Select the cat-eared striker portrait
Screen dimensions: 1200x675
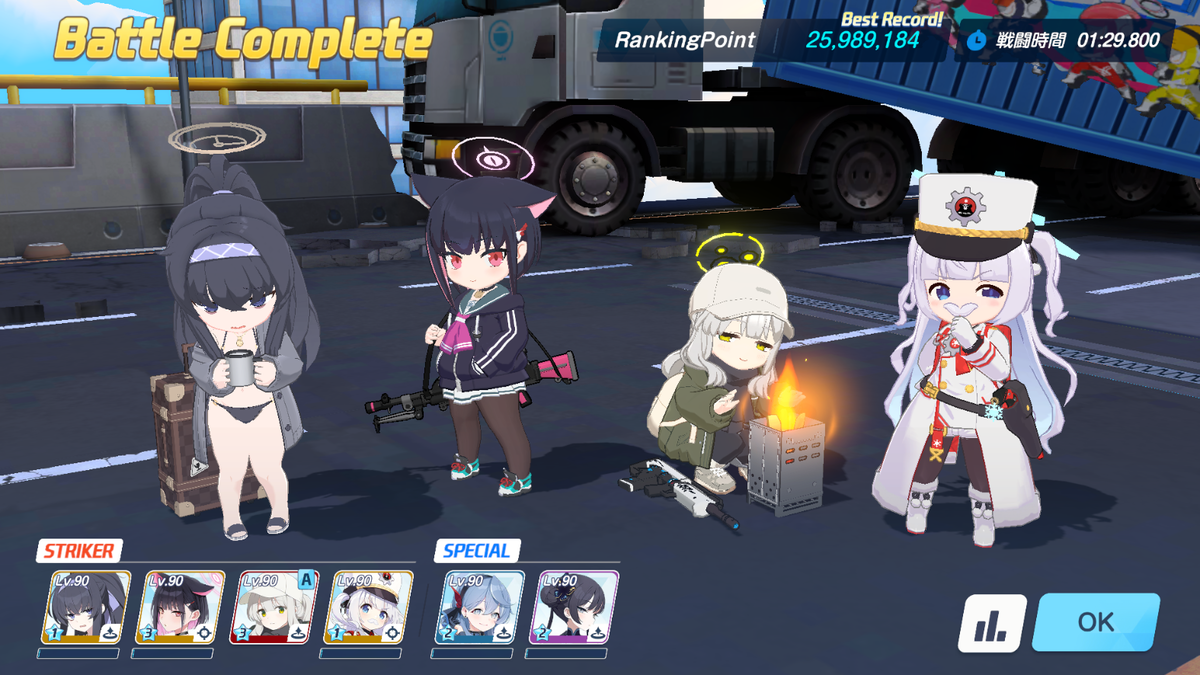[181, 607]
